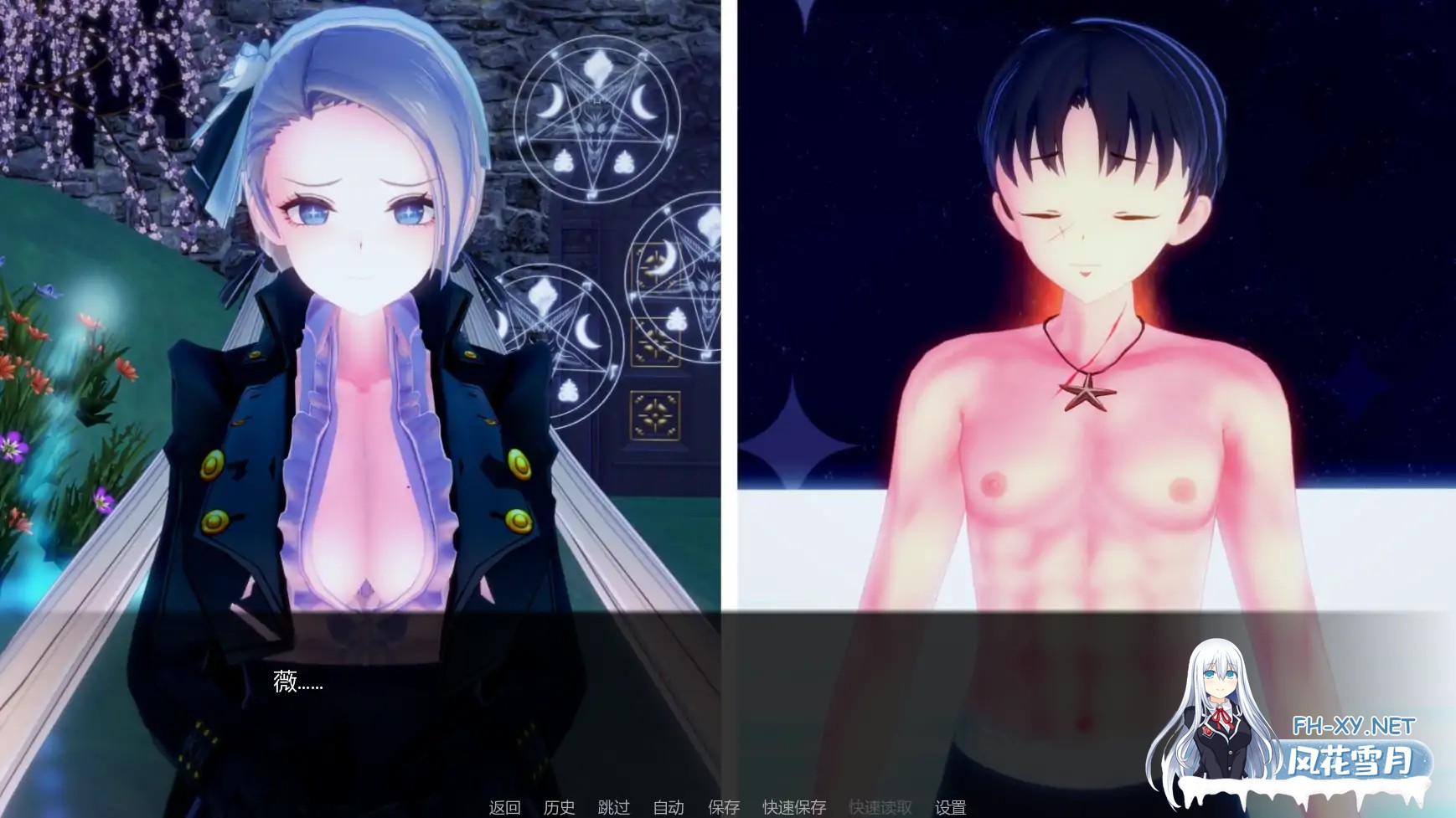Perform a 快速保存 quick save

coord(793,808)
